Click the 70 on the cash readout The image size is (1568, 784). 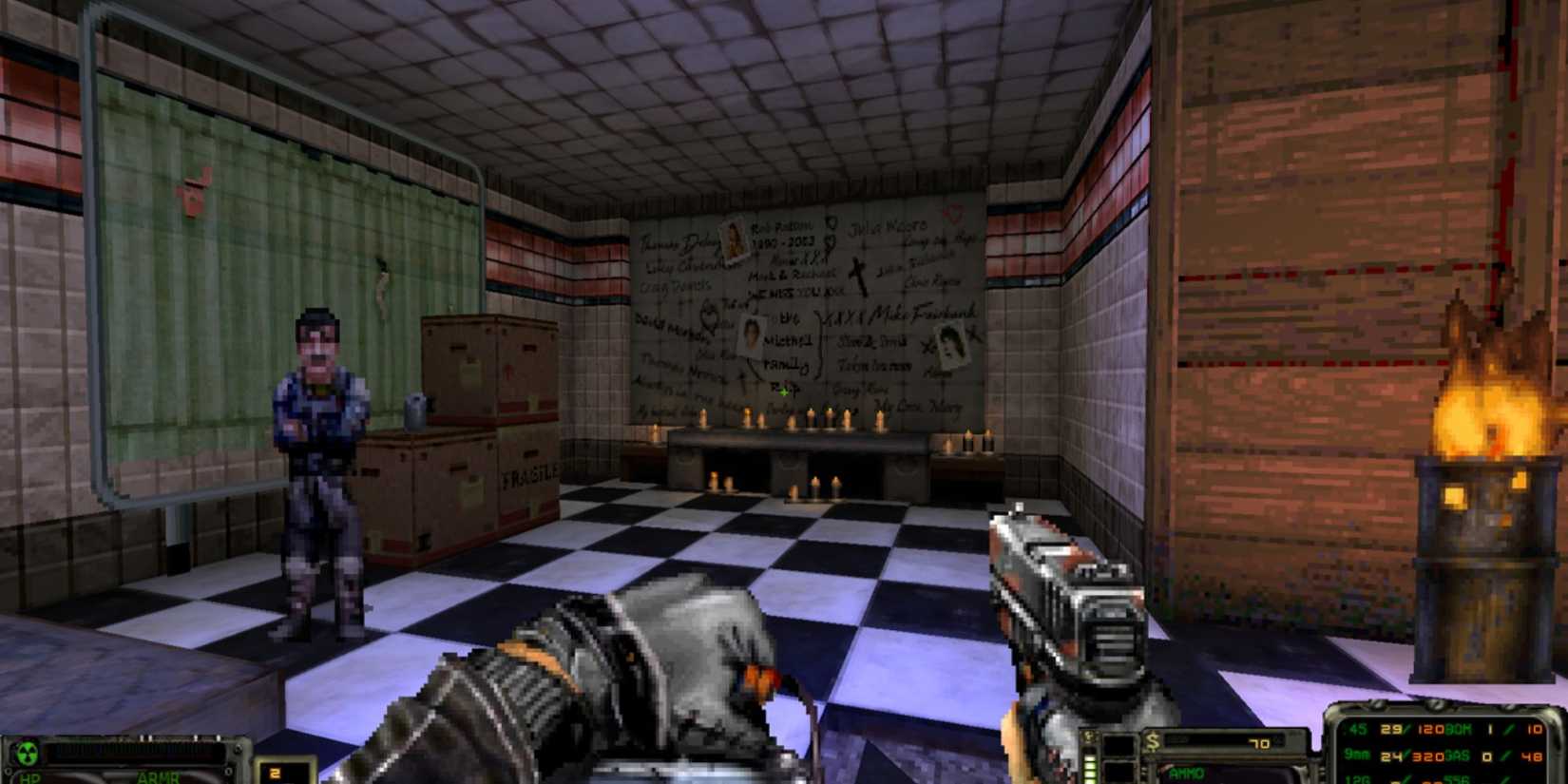[x=1259, y=743]
